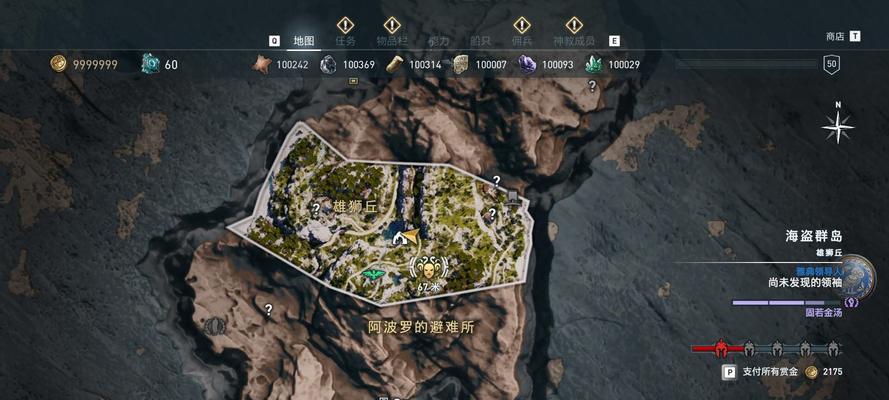Viewport: 889px width, 400px height.
Task: Open the 佣兵 (Mercenaries) tab
Action: coord(521,41)
